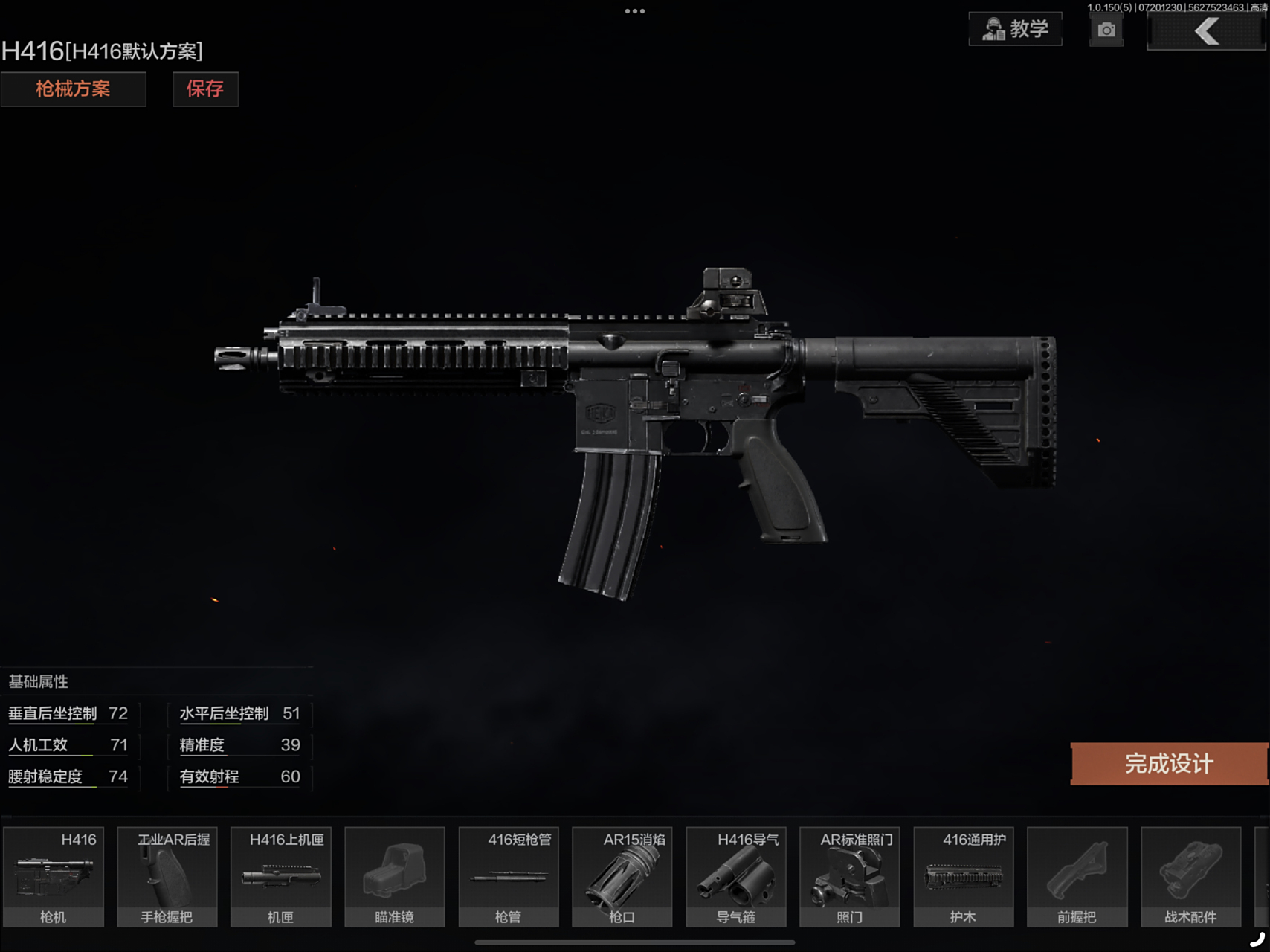Viewport: 1270px width, 952px height.
Task: Confirm with the 完成设计 button
Action: (1169, 763)
